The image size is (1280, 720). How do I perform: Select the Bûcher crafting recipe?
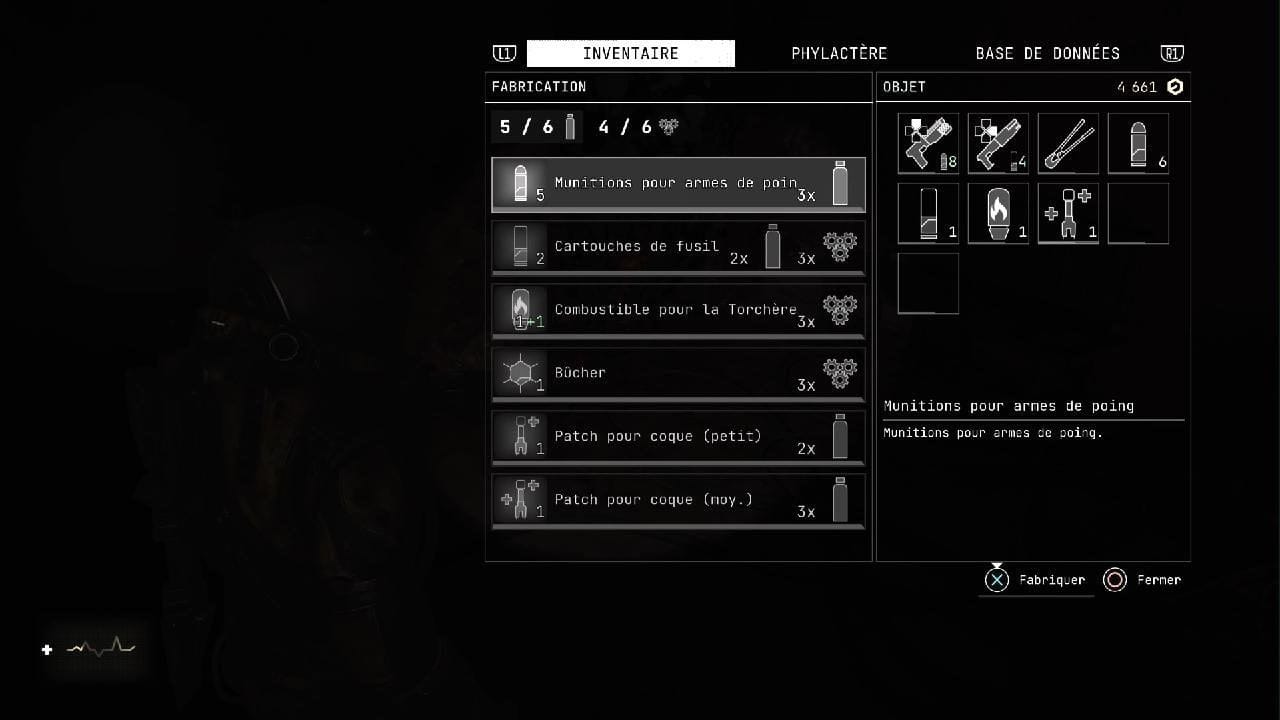coord(678,373)
